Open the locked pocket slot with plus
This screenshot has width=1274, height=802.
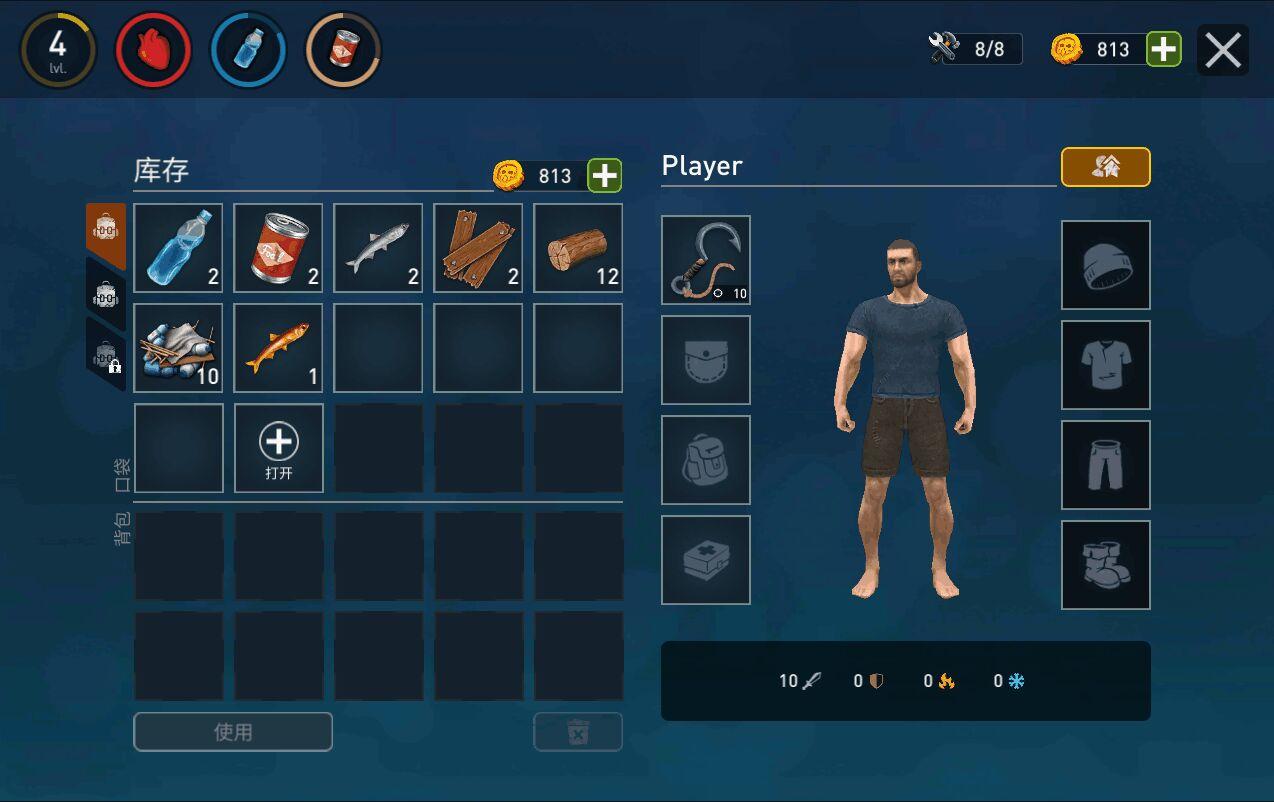tap(278, 448)
